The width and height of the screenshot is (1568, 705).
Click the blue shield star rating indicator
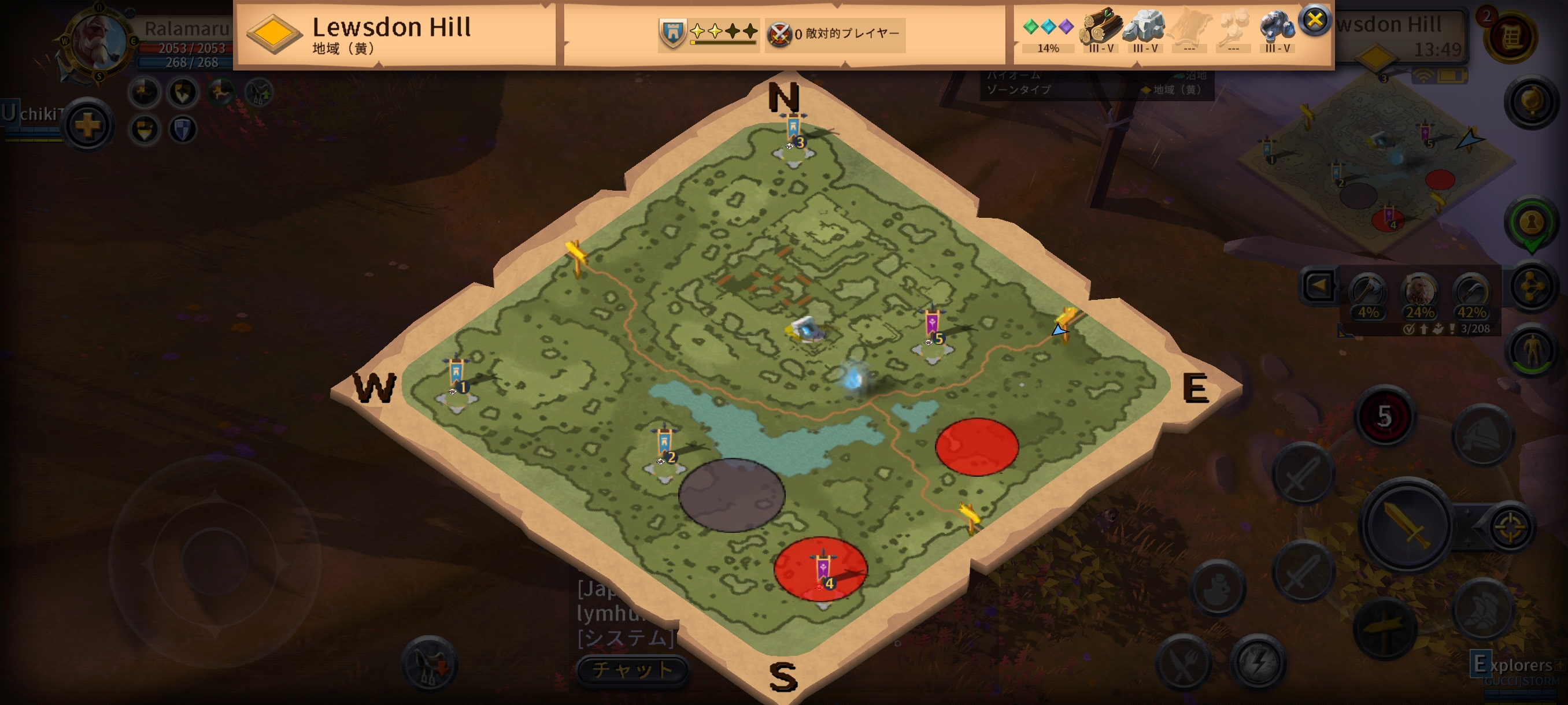tap(707, 33)
